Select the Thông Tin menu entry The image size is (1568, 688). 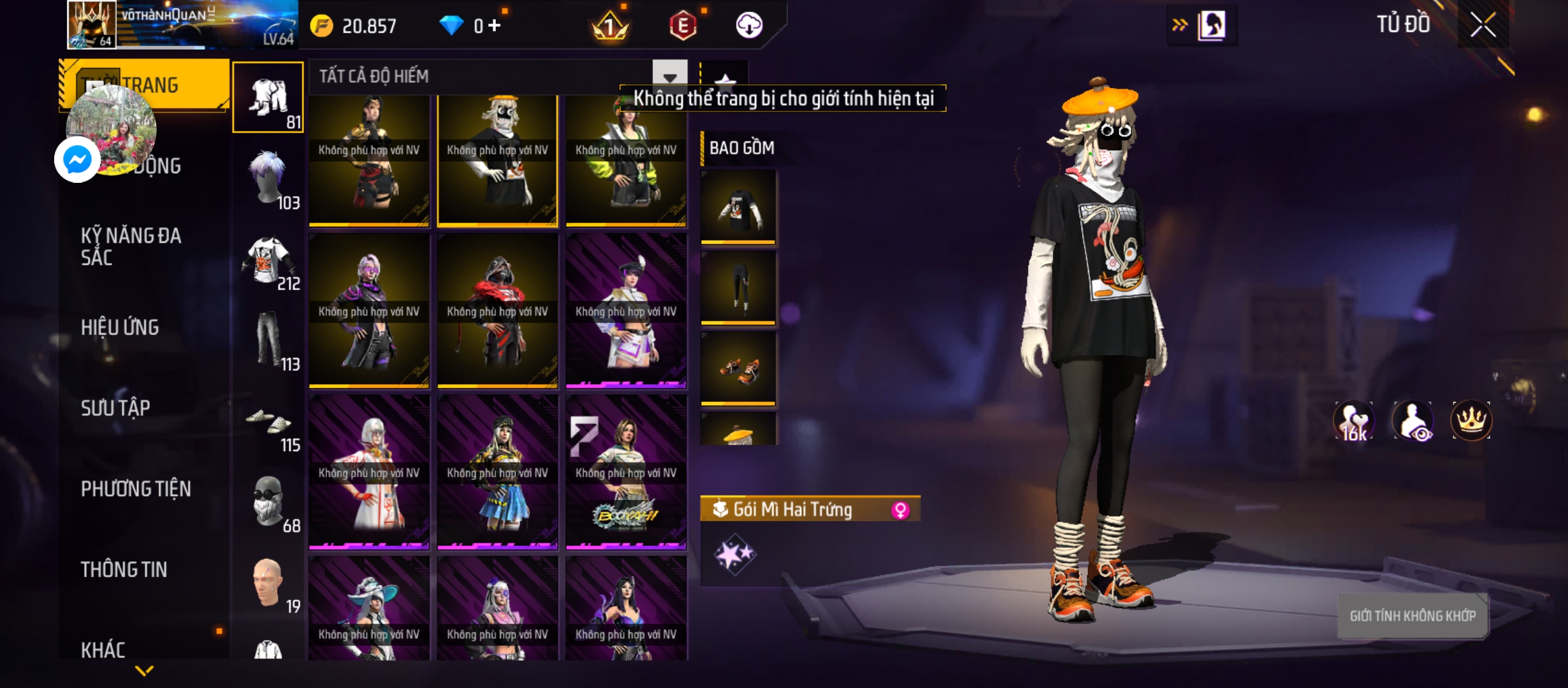tap(124, 570)
